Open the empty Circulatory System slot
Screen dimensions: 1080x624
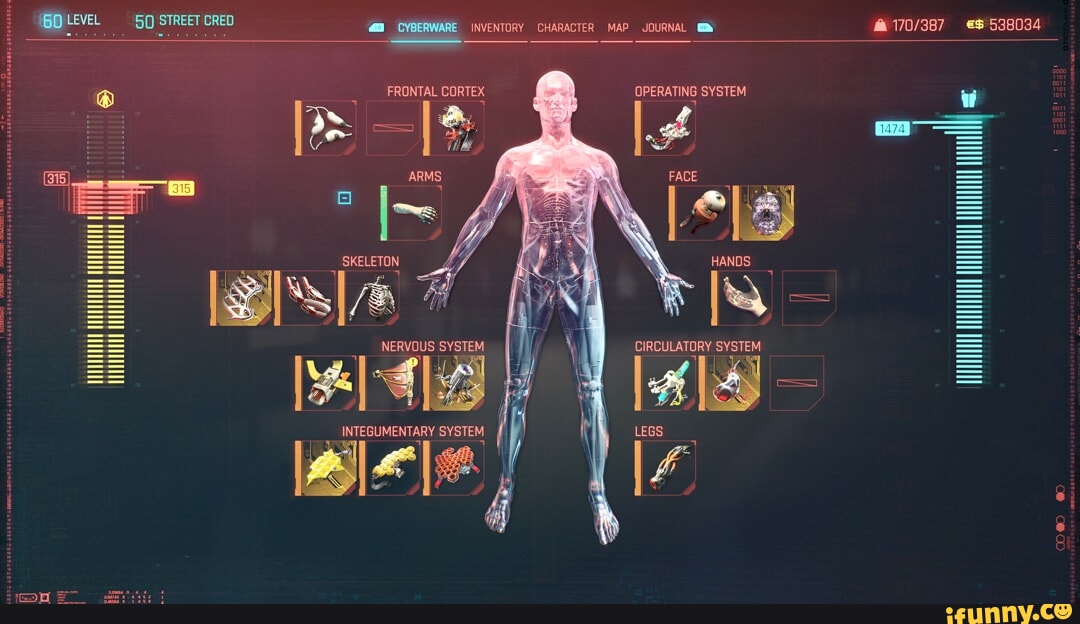pos(797,383)
